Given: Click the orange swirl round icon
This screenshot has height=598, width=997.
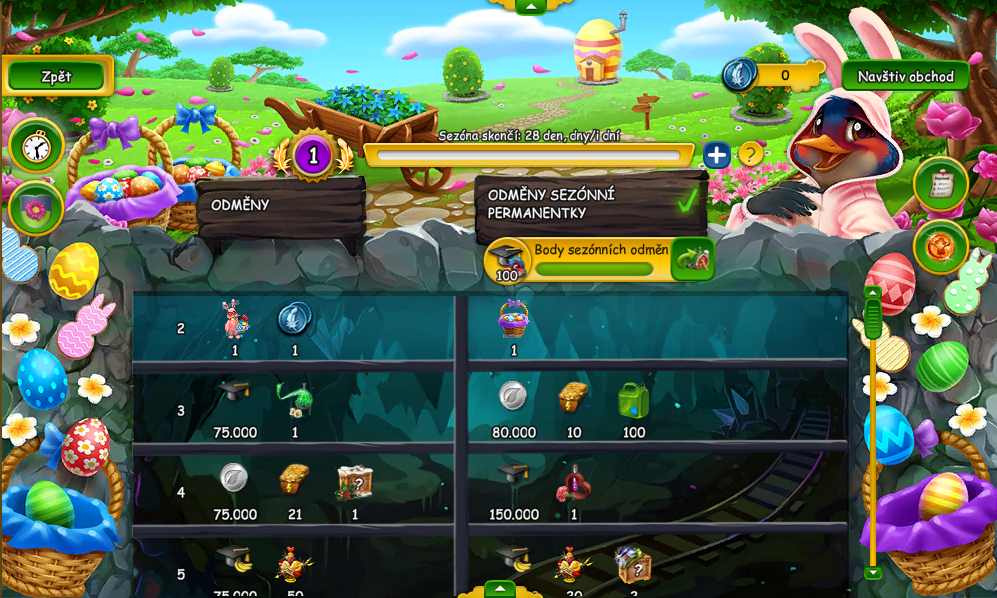Looking at the screenshot, I should (x=940, y=247).
